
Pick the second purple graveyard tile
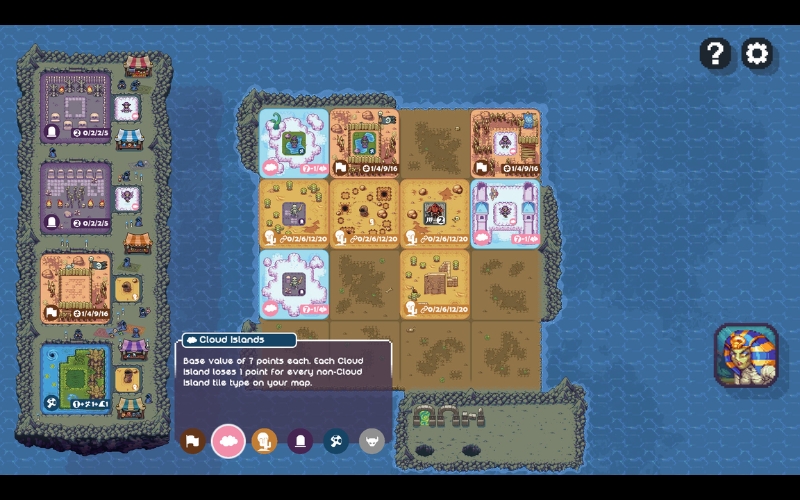76,195
